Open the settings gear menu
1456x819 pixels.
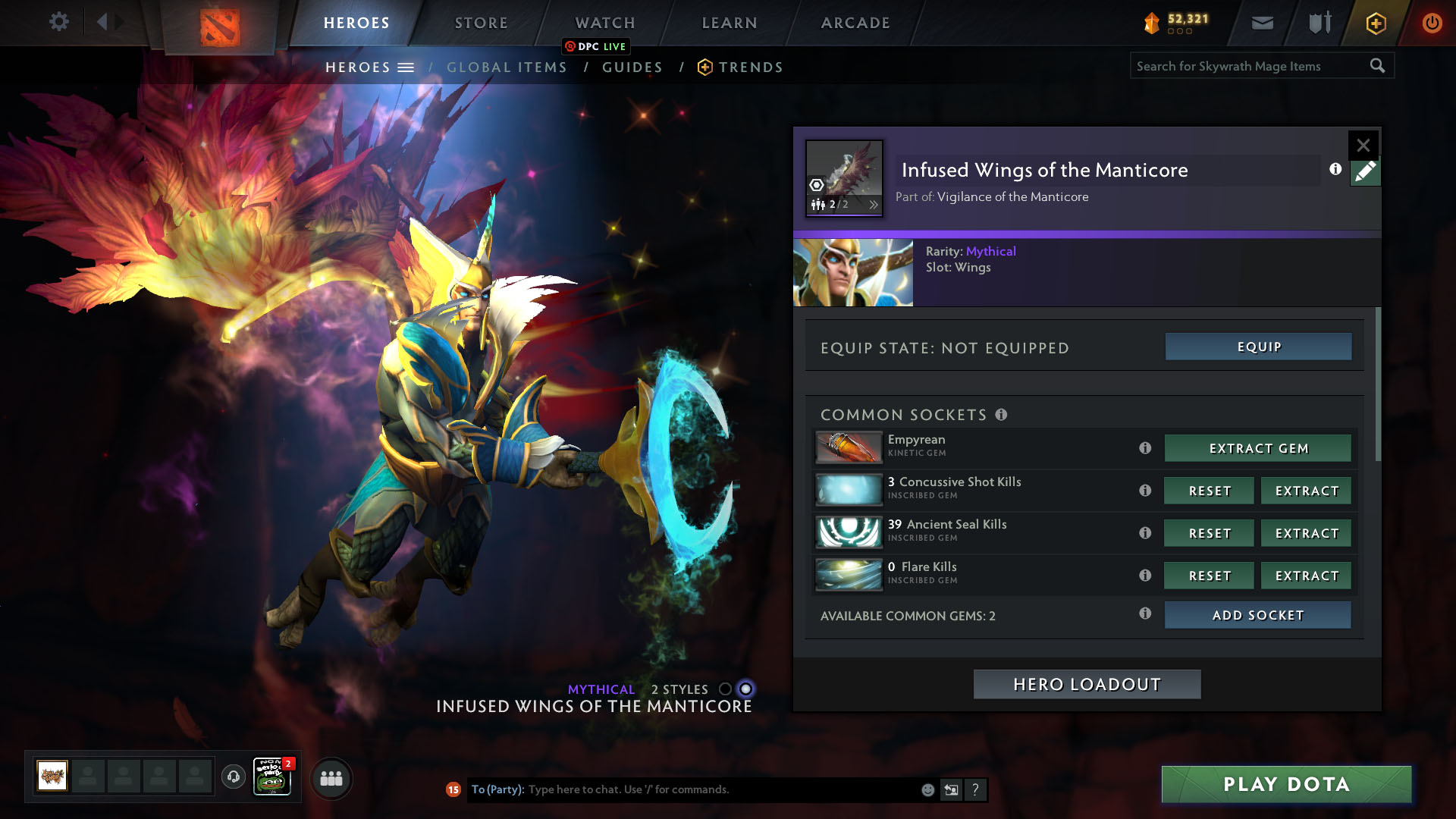pos(58,22)
